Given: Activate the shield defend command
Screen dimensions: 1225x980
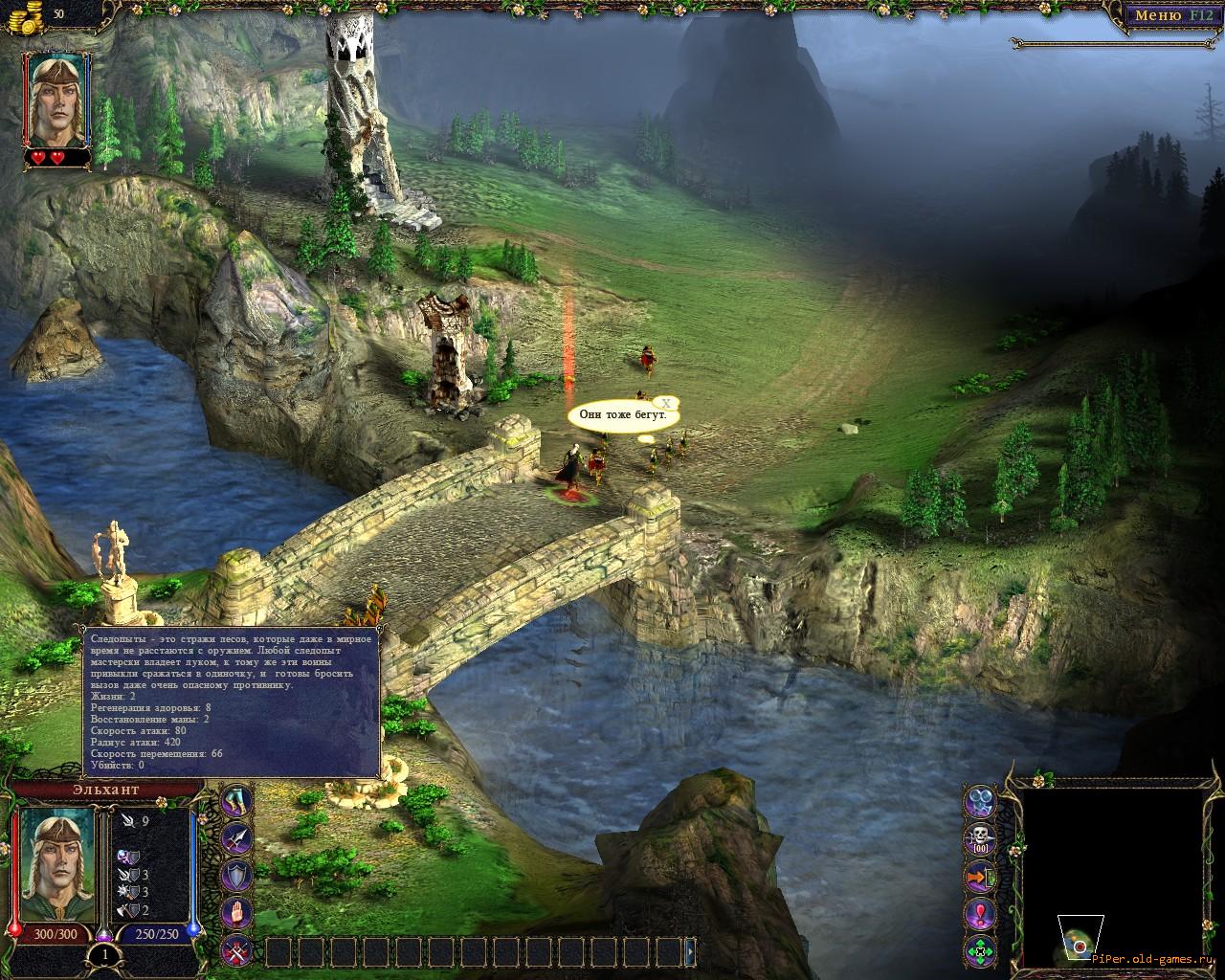Looking at the screenshot, I should pos(237,876).
